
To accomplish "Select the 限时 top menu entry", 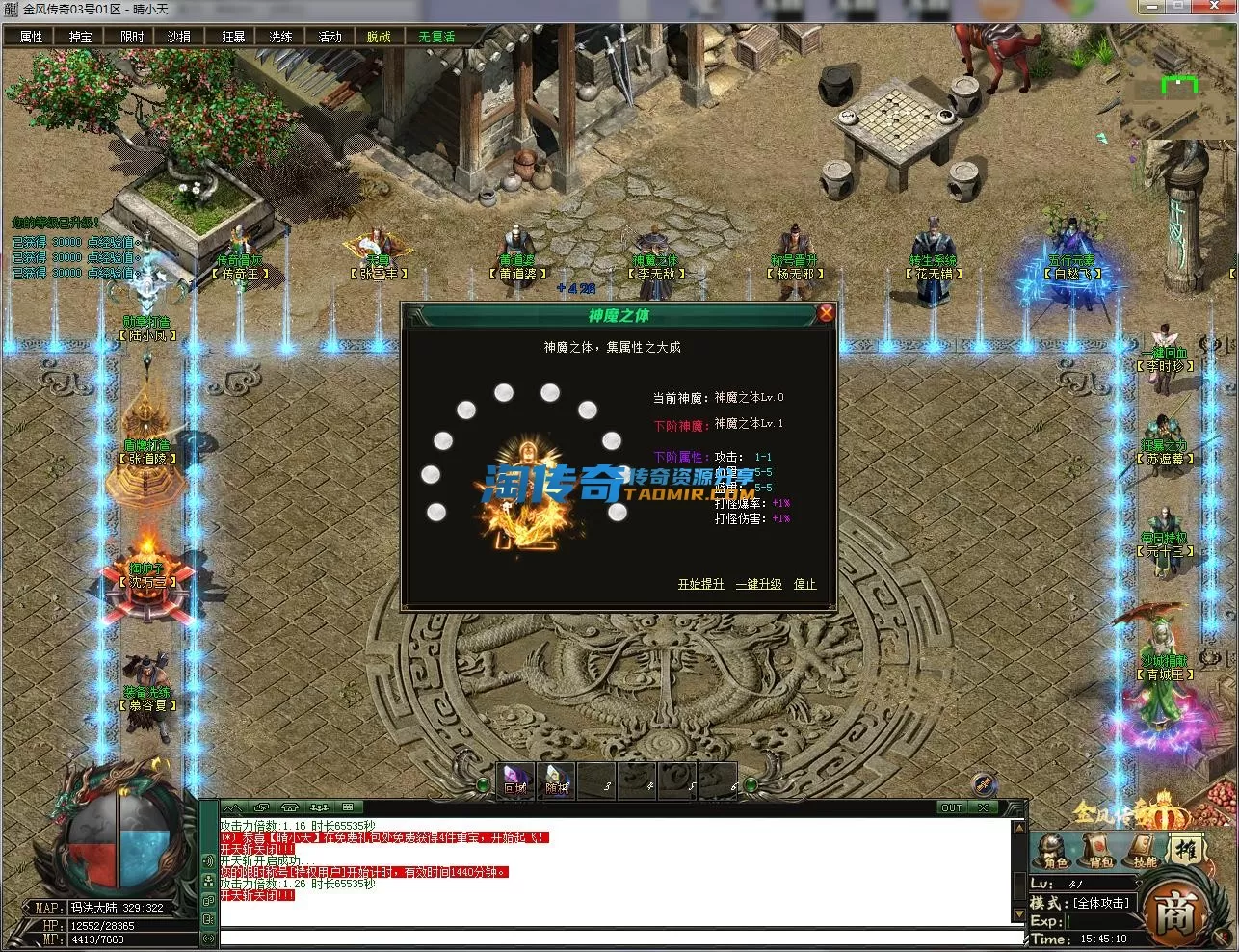I will pyautogui.click(x=132, y=37).
